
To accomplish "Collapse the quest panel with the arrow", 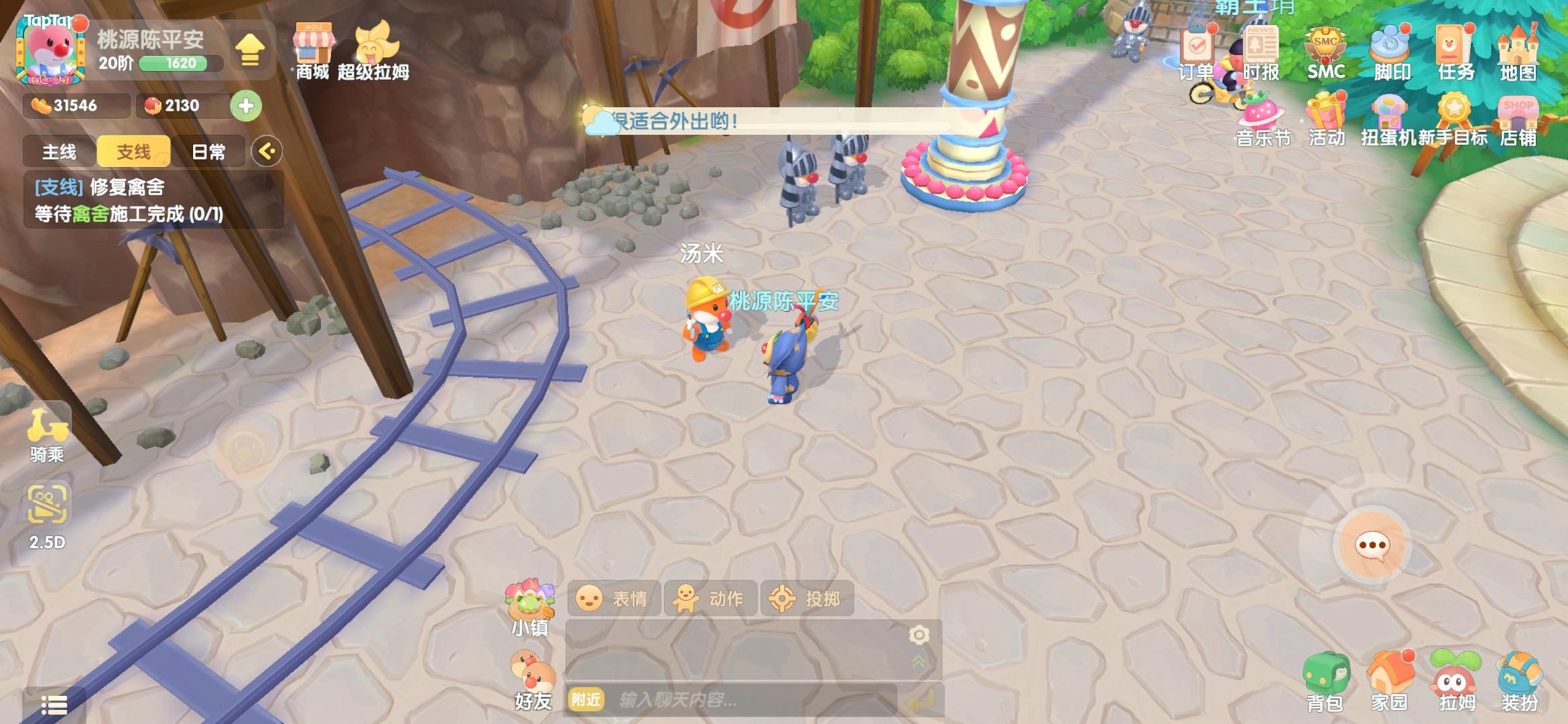I will (268, 152).
